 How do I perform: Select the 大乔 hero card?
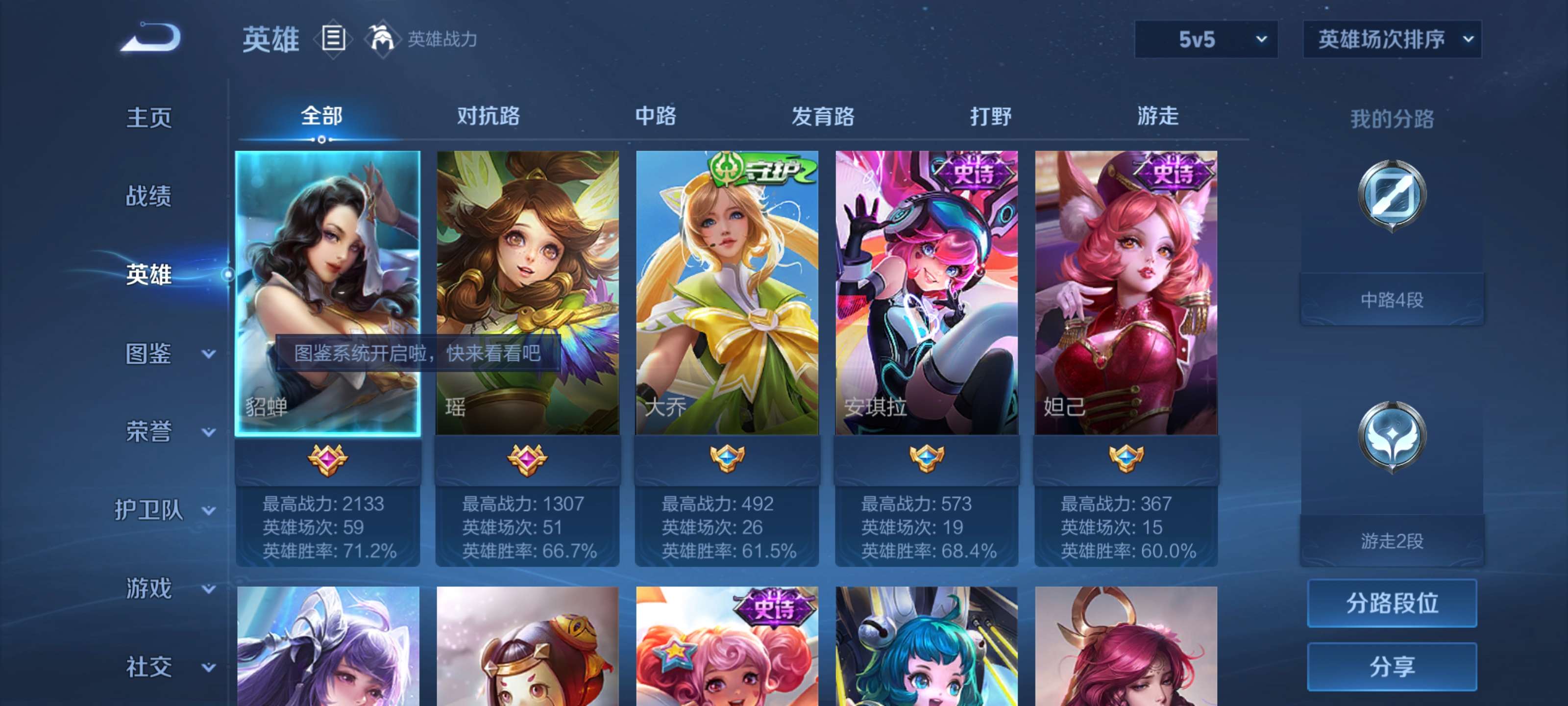(726, 292)
